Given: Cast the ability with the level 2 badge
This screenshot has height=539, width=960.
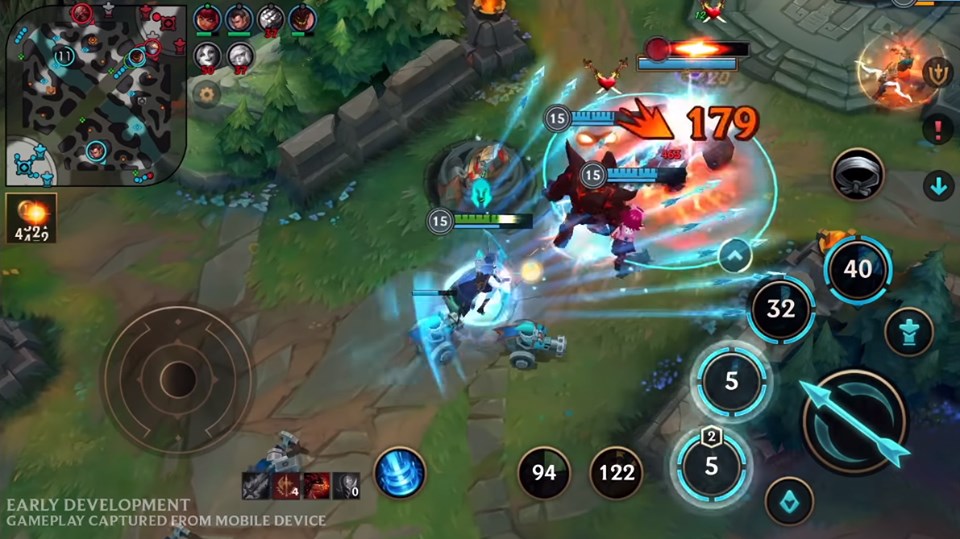Looking at the screenshot, I should (712, 464).
